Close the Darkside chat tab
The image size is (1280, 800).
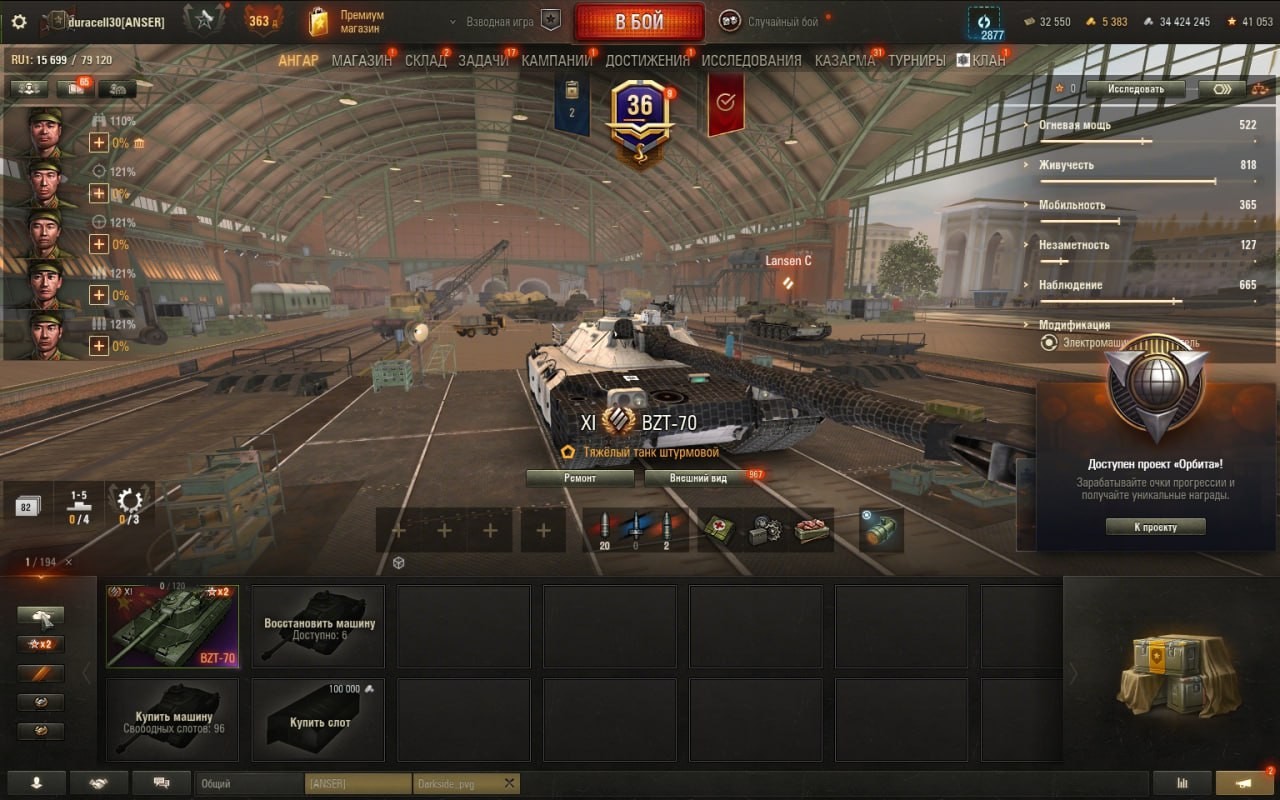[509, 784]
